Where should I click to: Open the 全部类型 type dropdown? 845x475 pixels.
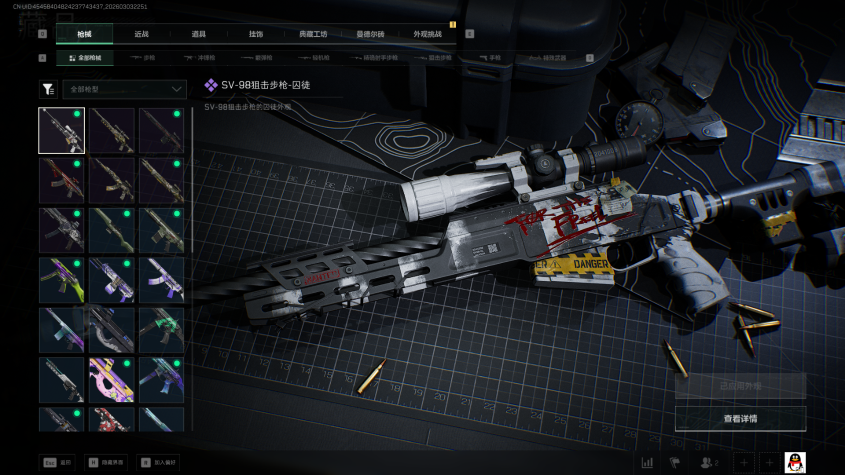124,89
